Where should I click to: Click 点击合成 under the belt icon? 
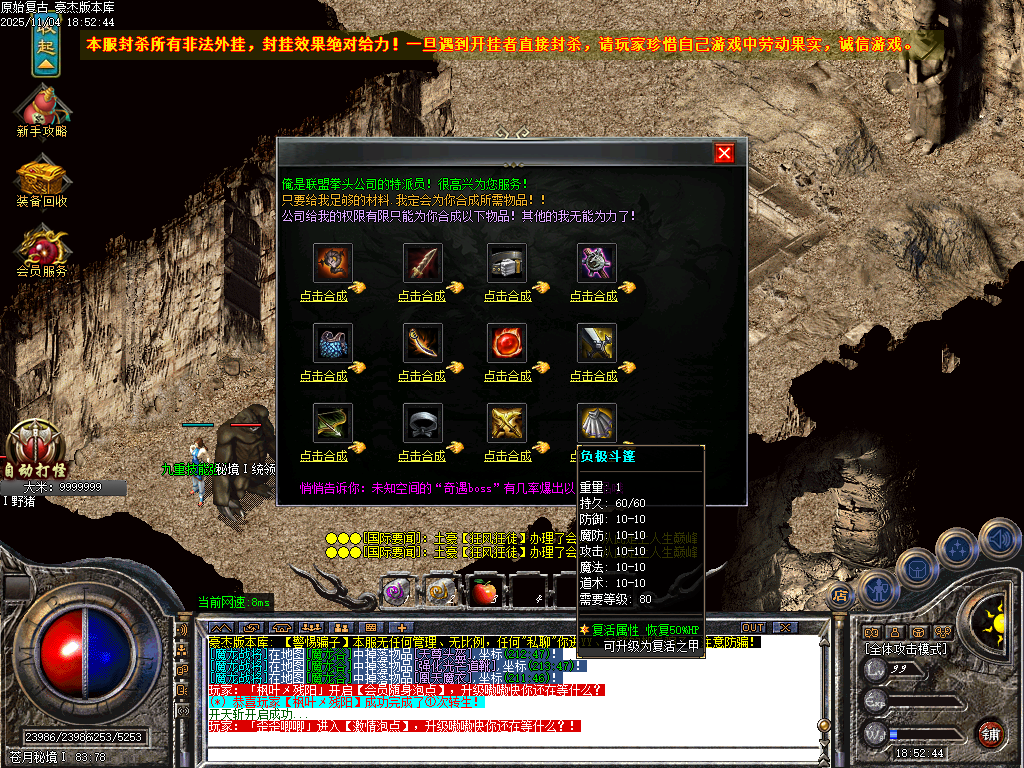coord(507,296)
